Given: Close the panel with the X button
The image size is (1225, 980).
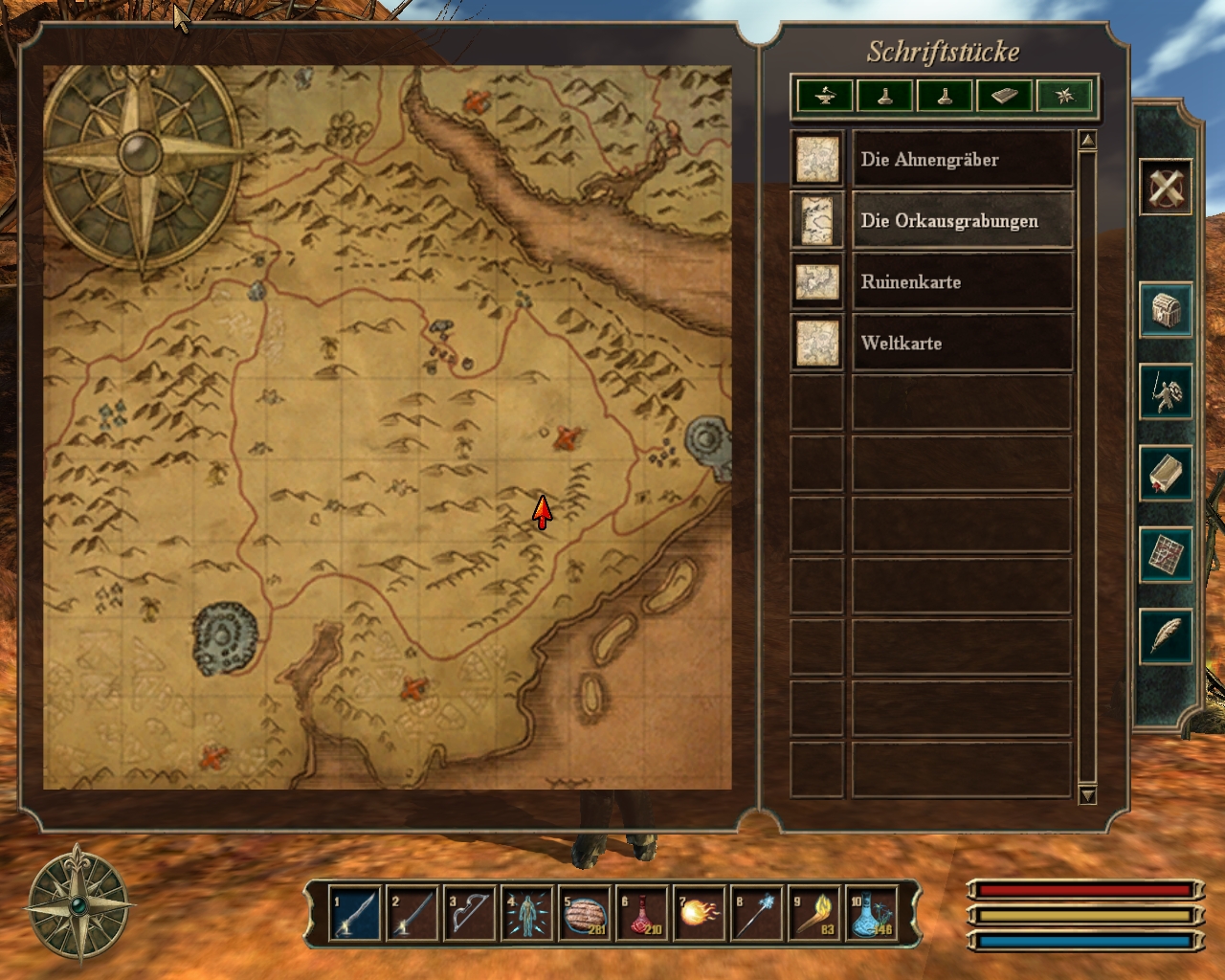Looking at the screenshot, I should pos(1165,187).
